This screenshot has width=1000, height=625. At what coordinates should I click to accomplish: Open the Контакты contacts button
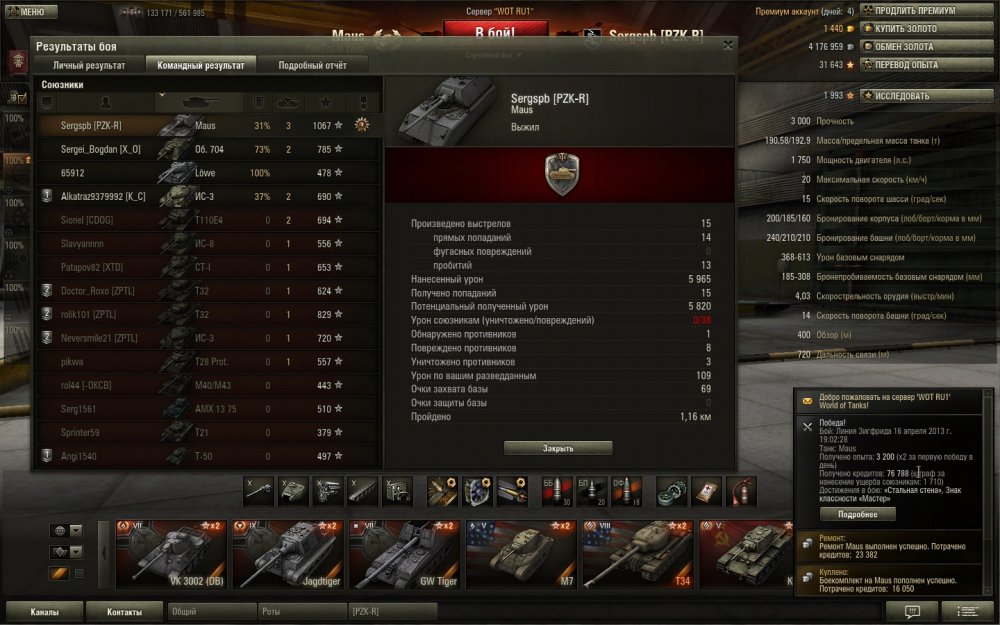click(125, 611)
